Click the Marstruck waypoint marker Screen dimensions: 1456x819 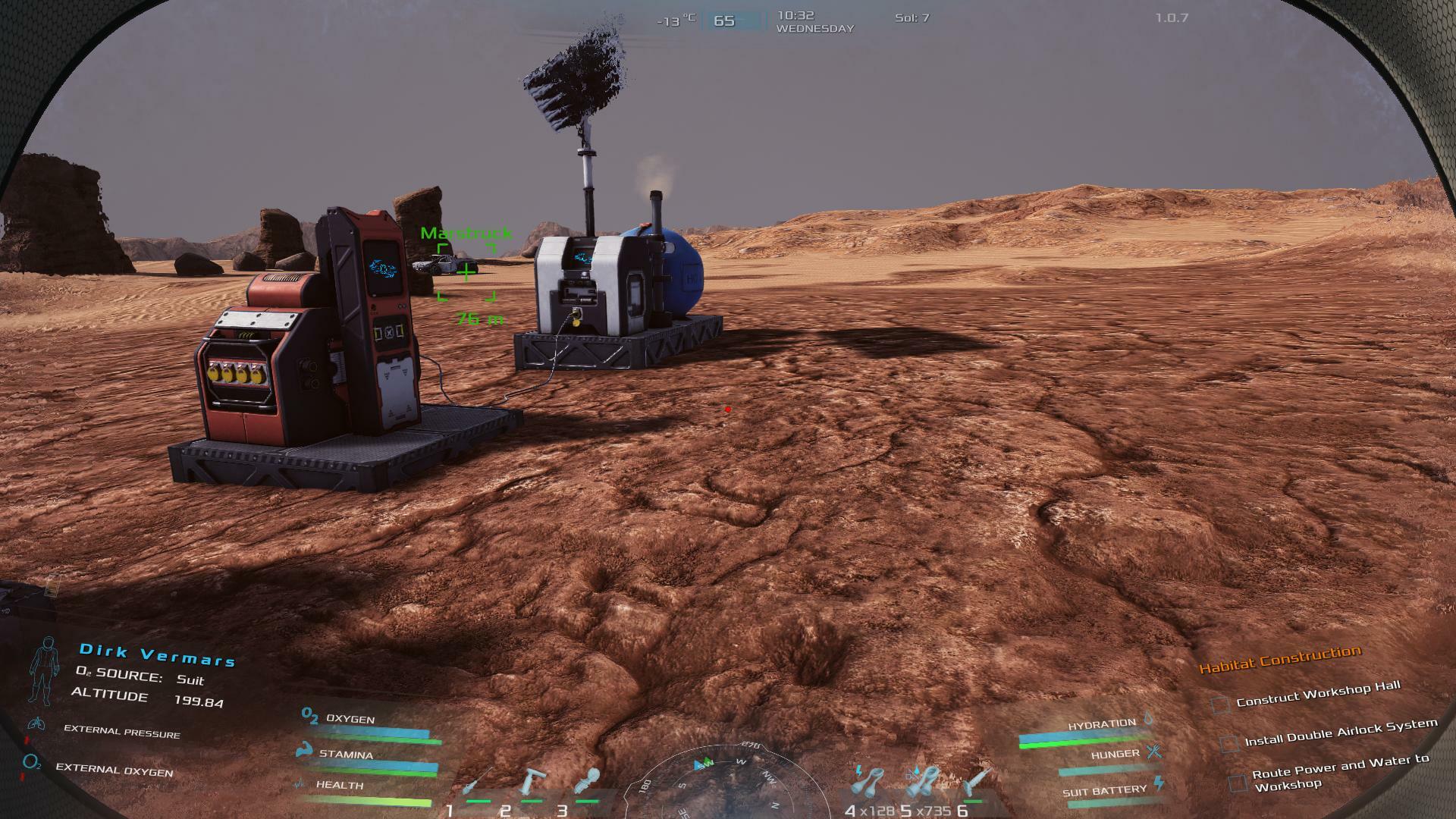click(x=466, y=271)
